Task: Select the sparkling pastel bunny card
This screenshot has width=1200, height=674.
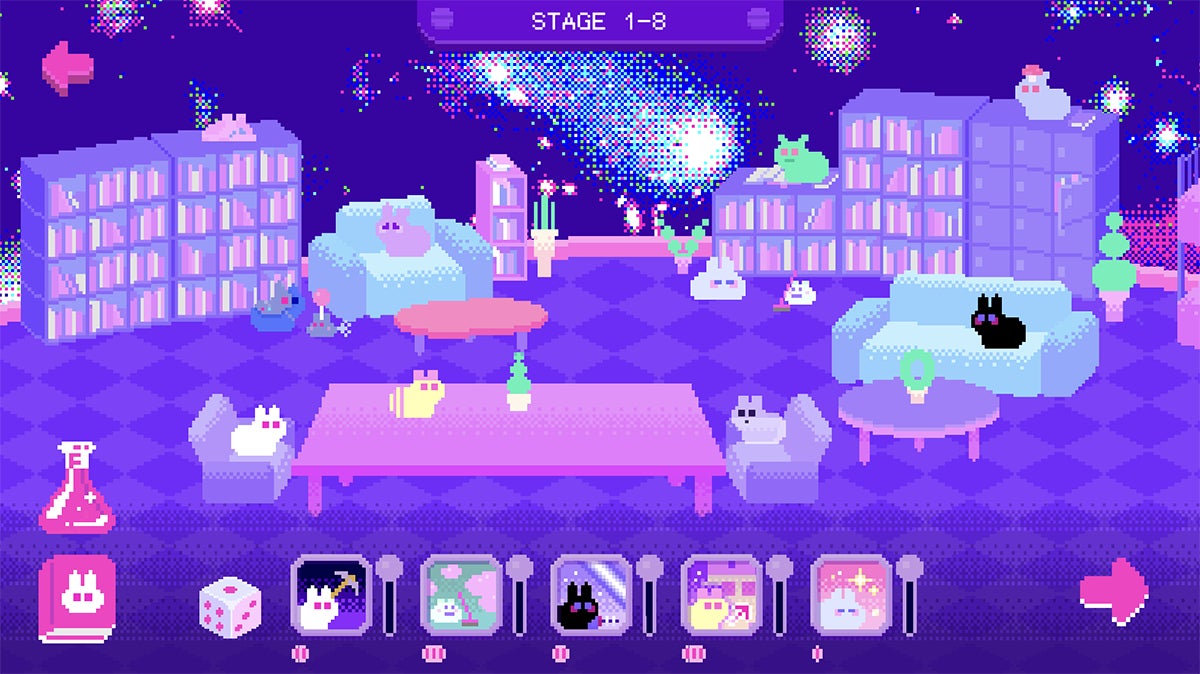Action: tap(851, 594)
